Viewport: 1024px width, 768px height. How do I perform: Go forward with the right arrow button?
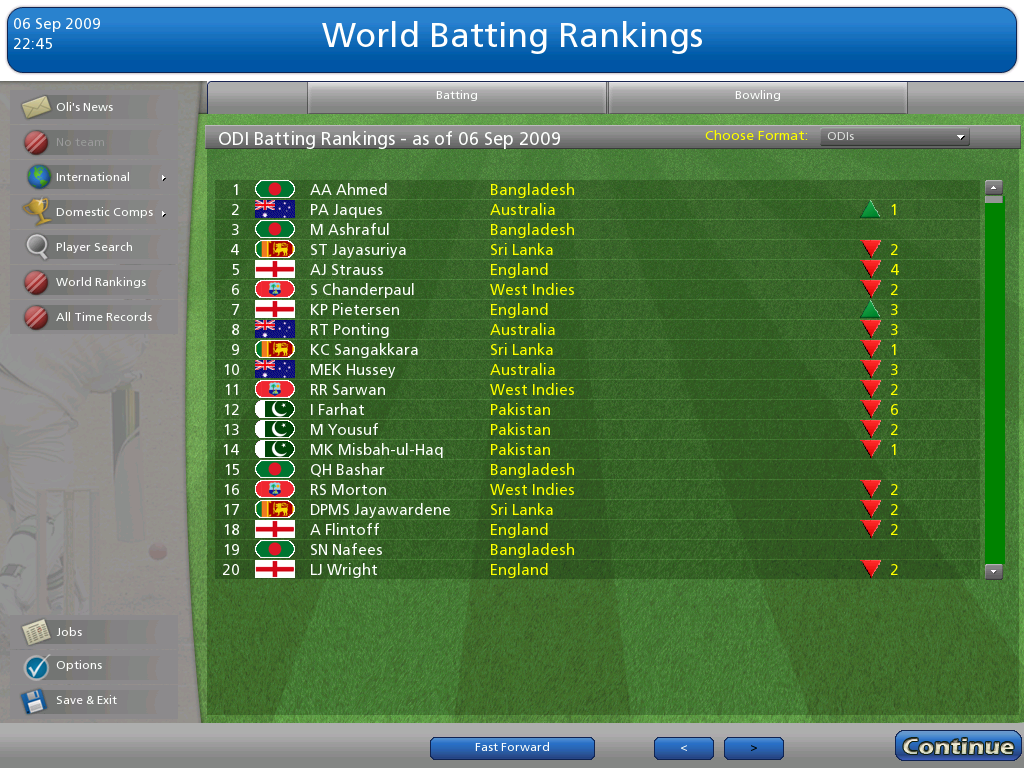click(753, 748)
